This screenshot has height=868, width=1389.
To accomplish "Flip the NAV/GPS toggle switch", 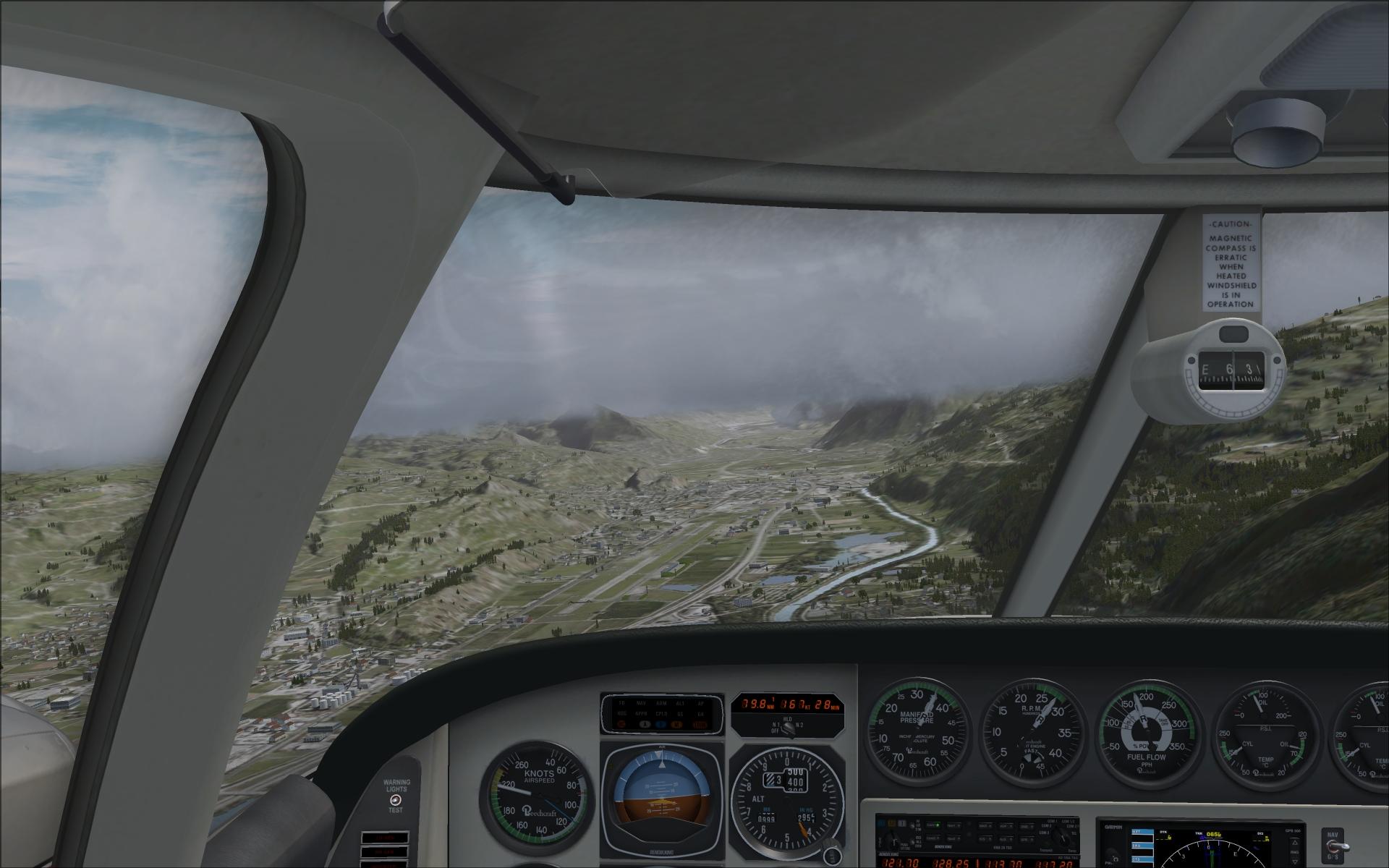I will (x=1336, y=847).
